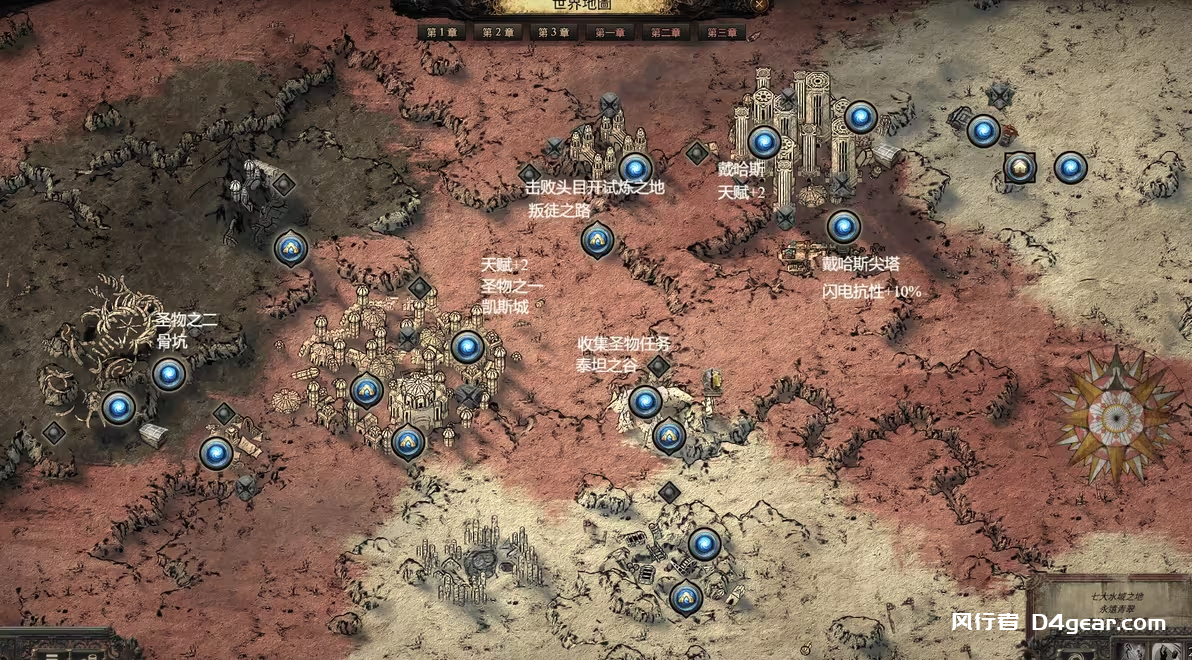Switch to the 第一章 chapter tab
This screenshot has height=660, width=1192.
click(x=609, y=32)
